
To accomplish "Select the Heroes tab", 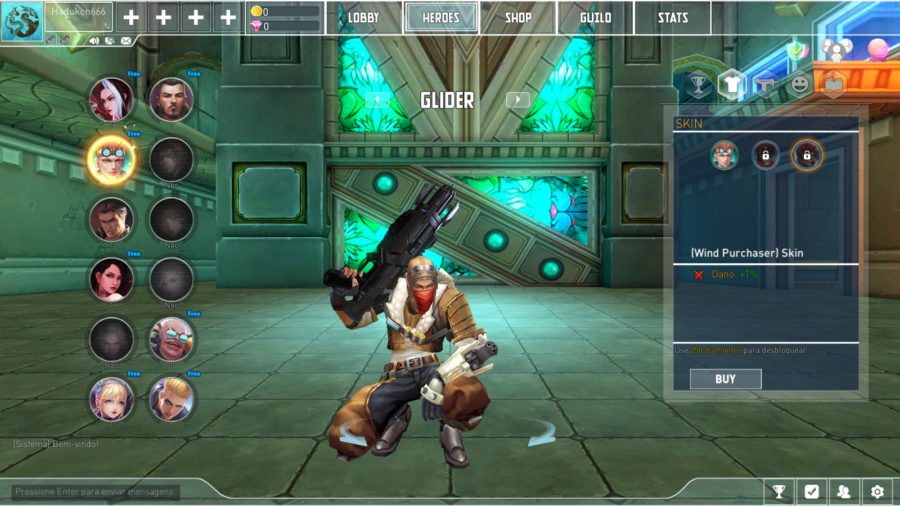I will [x=441, y=17].
